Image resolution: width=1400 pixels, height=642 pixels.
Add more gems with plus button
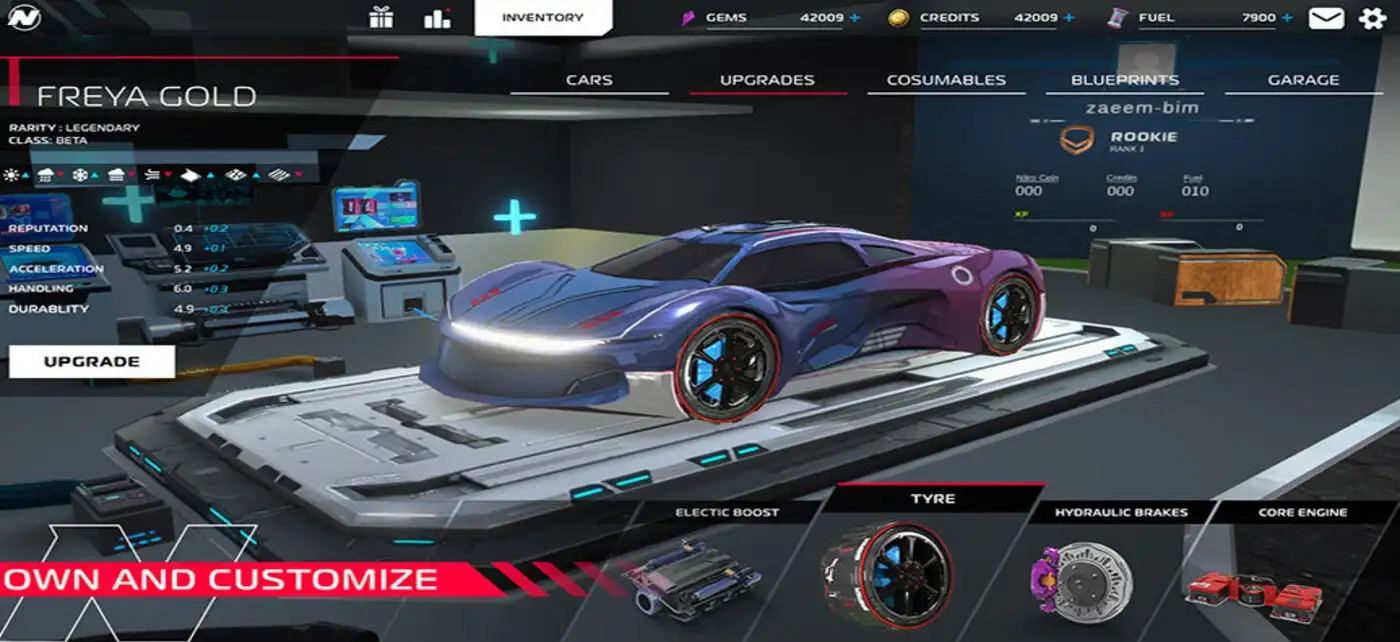(x=854, y=18)
